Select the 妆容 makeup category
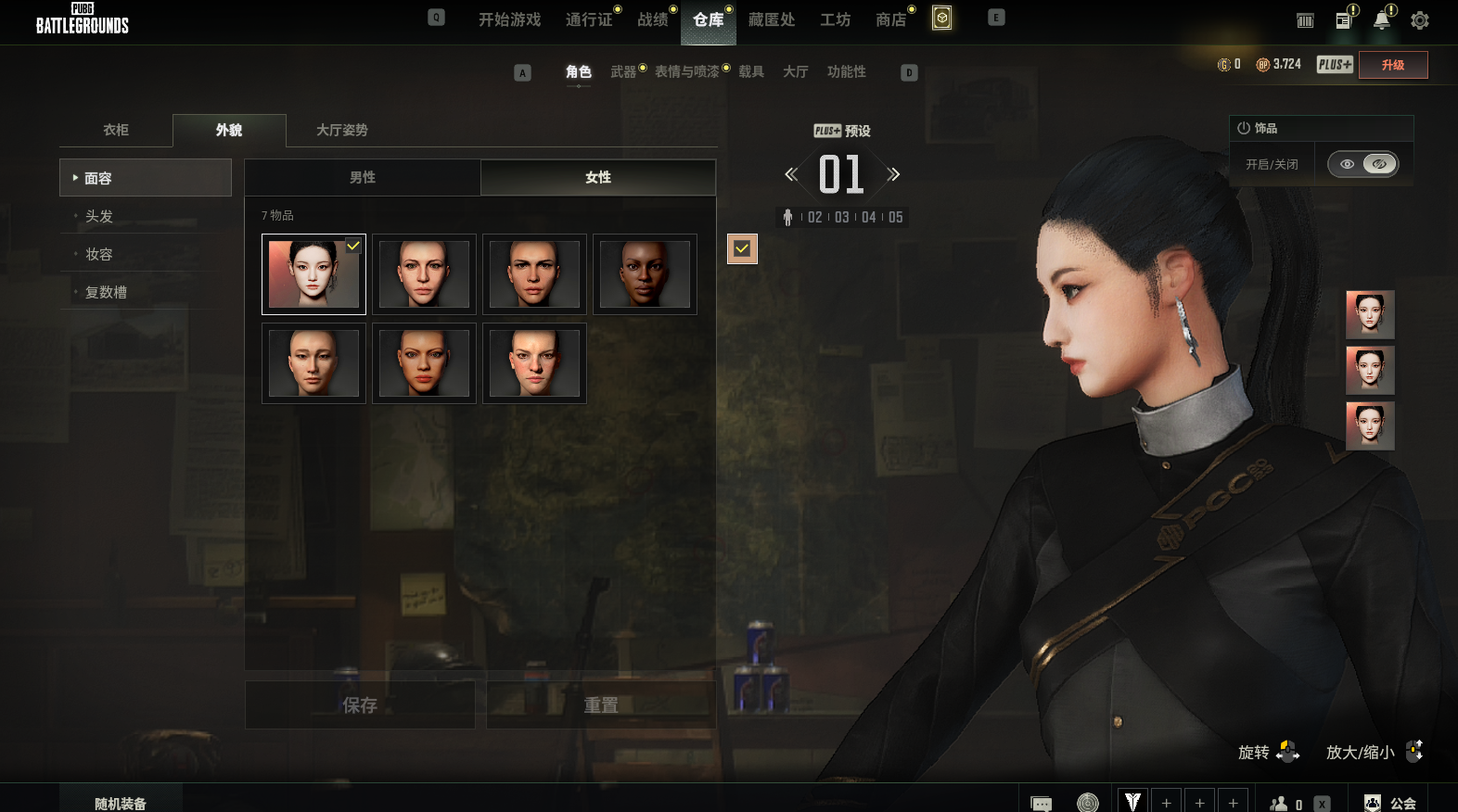The width and height of the screenshot is (1458, 812). pyautogui.click(x=99, y=254)
